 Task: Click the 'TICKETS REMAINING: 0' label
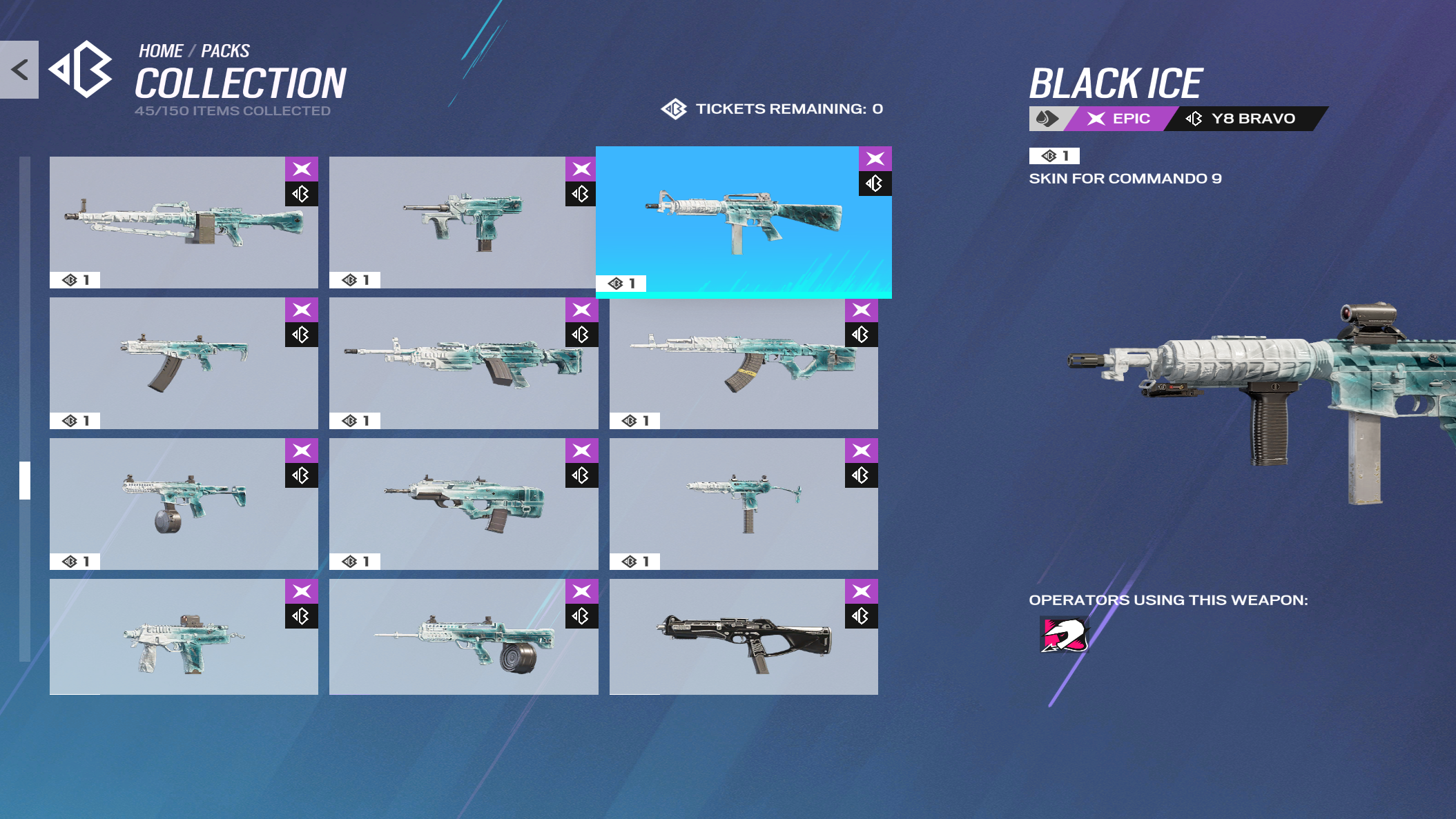pyautogui.click(x=789, y=108)
